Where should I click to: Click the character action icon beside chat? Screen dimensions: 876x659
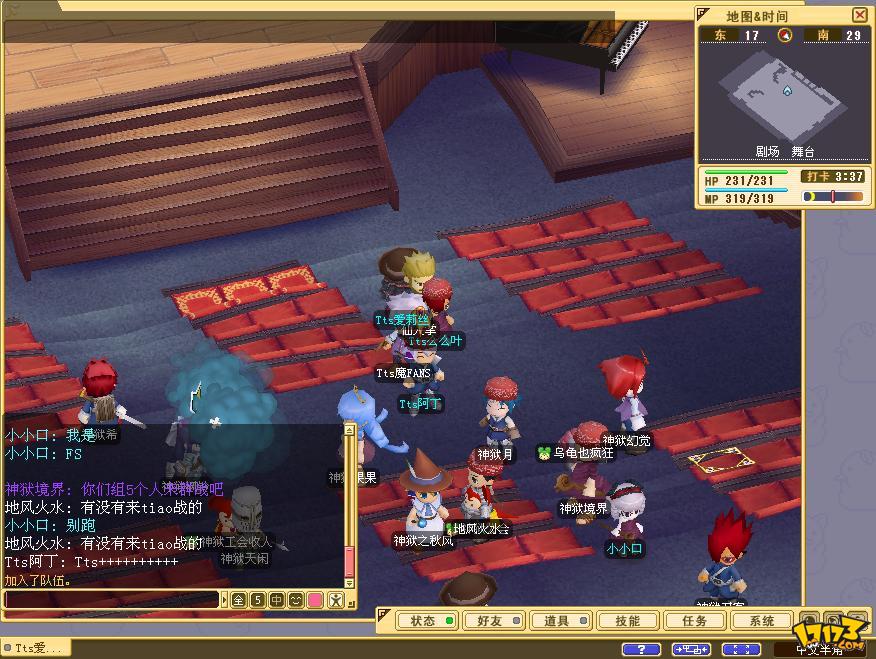click(336, 600)
